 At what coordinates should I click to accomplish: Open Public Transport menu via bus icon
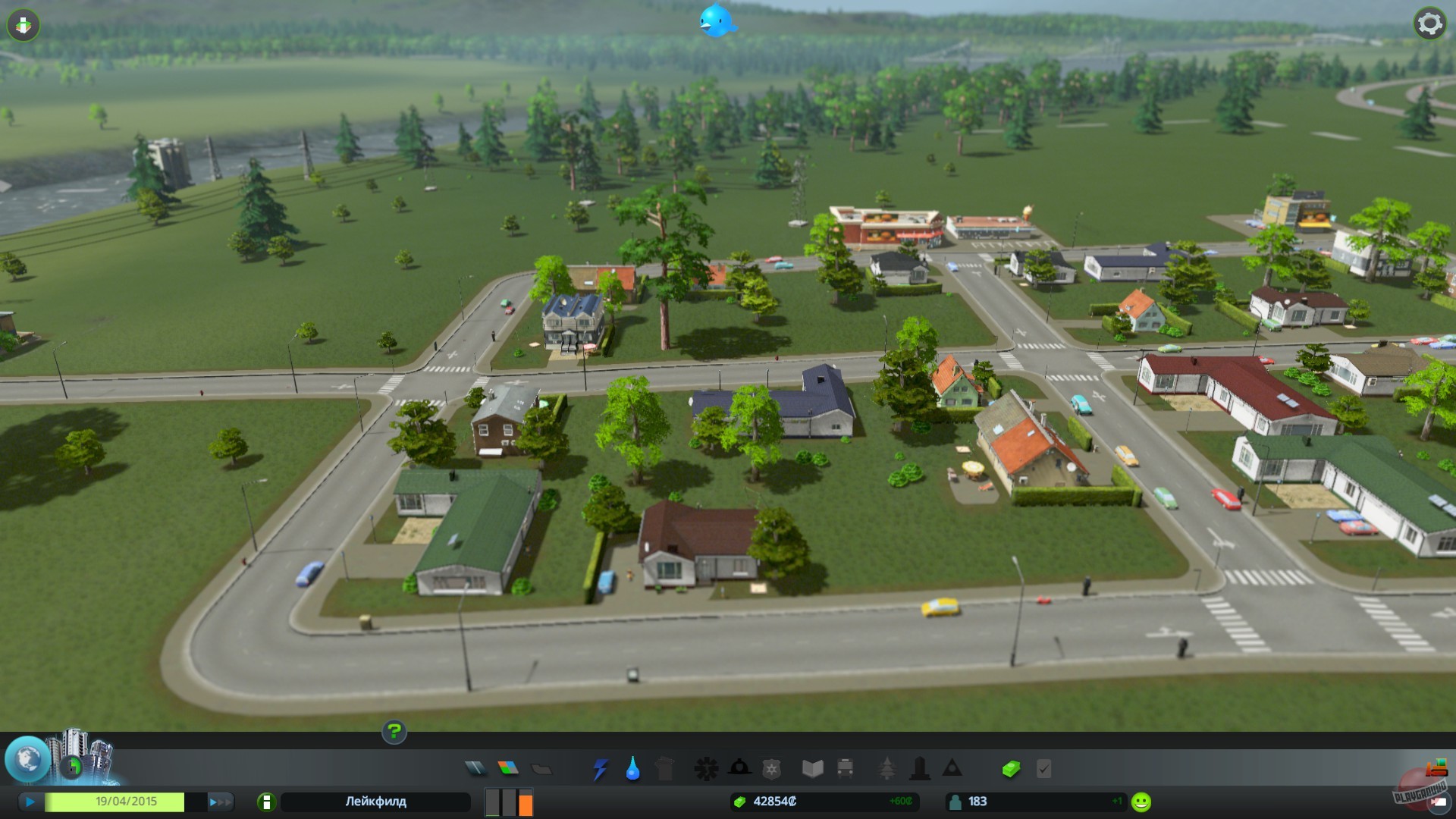coord(843,768)
